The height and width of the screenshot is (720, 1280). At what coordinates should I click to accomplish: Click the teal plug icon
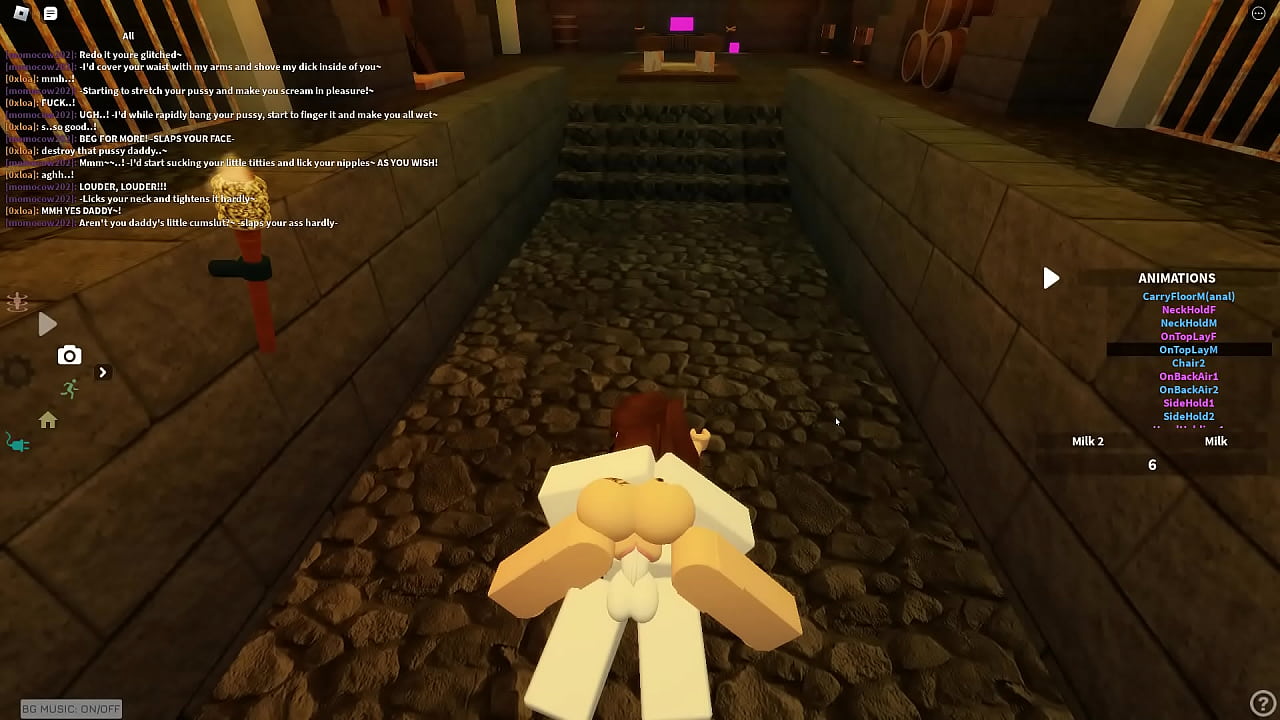tap(19, 443)
